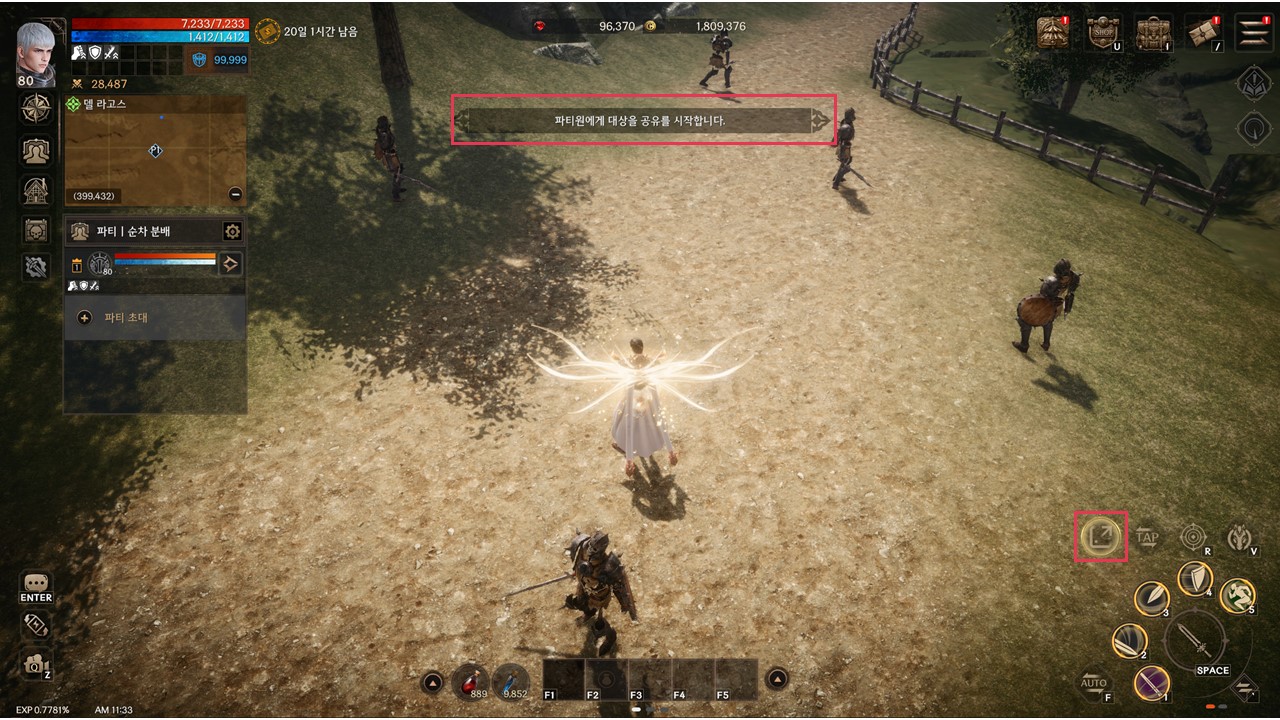Open the Shop from the top bar
The width and height of the screenshot is (1280, 720).
[x=1103, y=32]
